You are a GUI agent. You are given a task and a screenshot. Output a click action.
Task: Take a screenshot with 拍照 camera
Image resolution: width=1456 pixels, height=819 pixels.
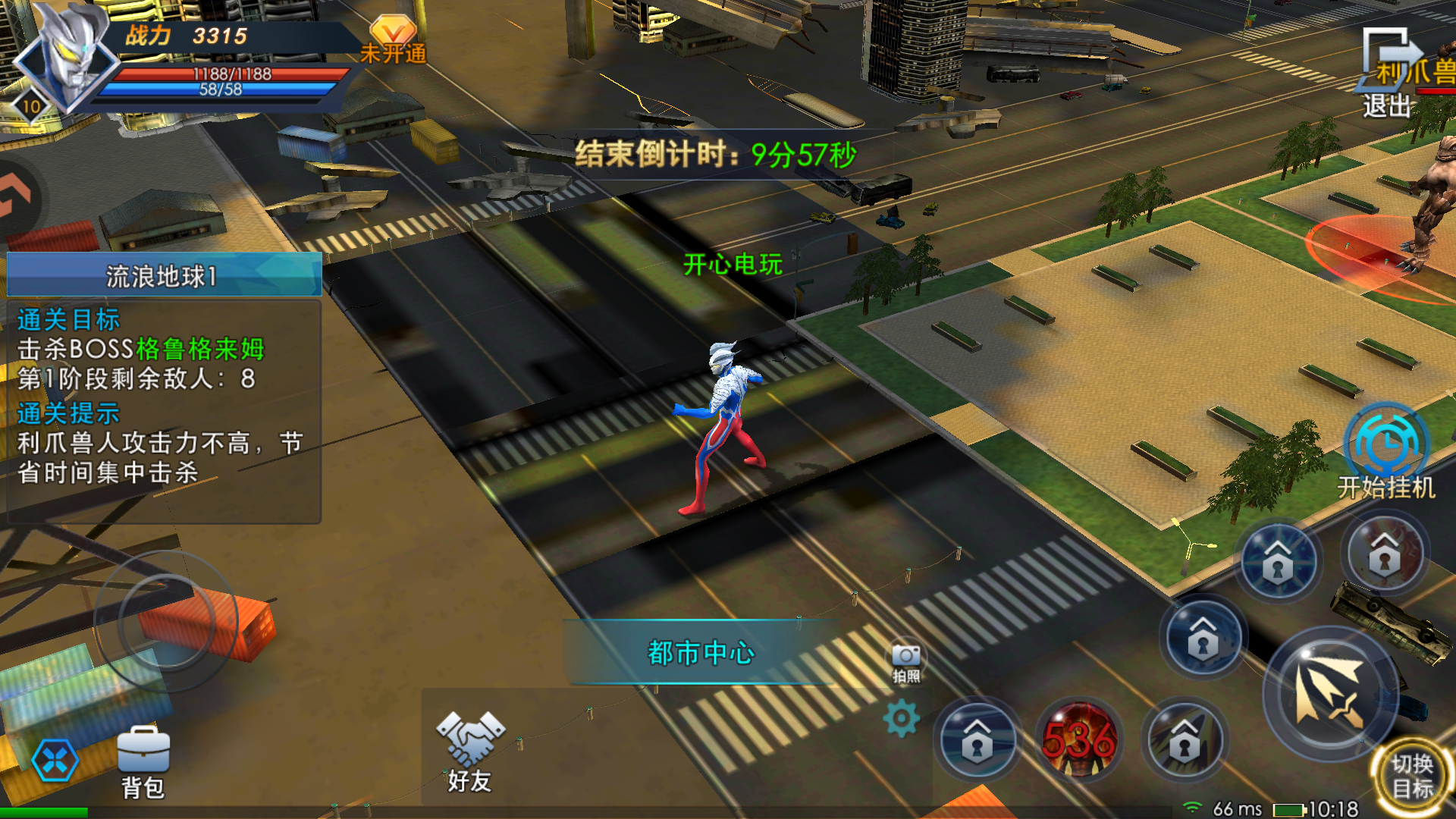point(906,662)
